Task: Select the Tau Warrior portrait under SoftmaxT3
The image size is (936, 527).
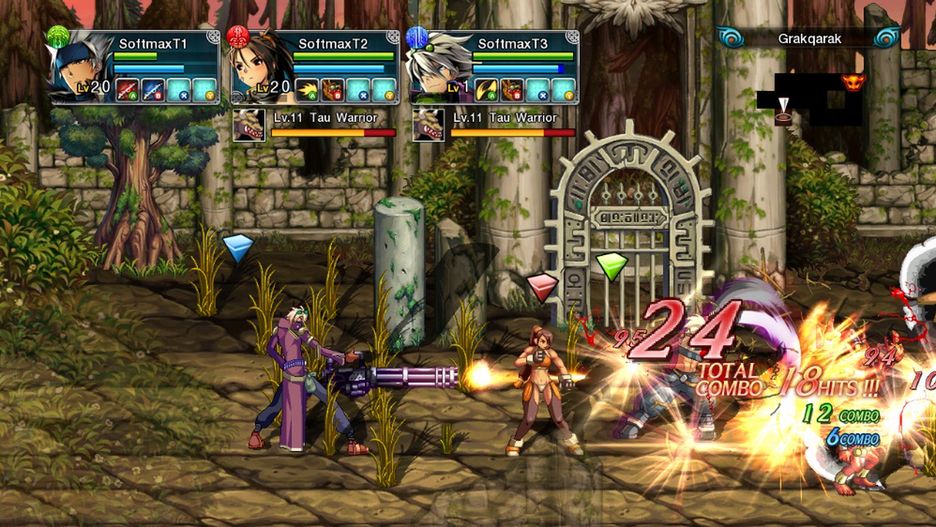Action: [x=428, y=124]
